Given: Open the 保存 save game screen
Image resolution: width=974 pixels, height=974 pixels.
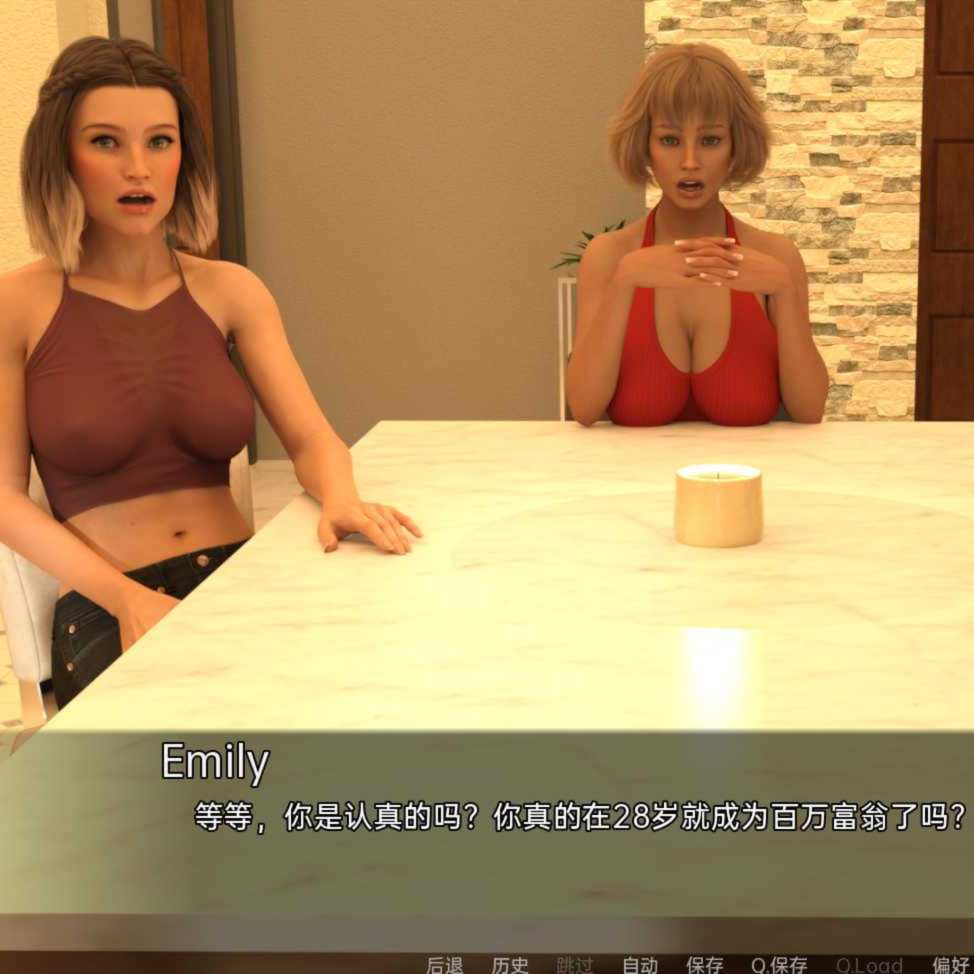Looking at the screenshot, I should click(x=704, y=964).
